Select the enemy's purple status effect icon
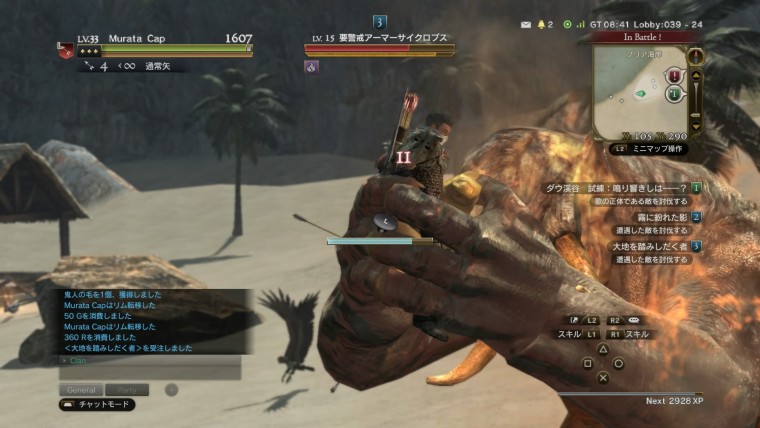 point(311,67)
